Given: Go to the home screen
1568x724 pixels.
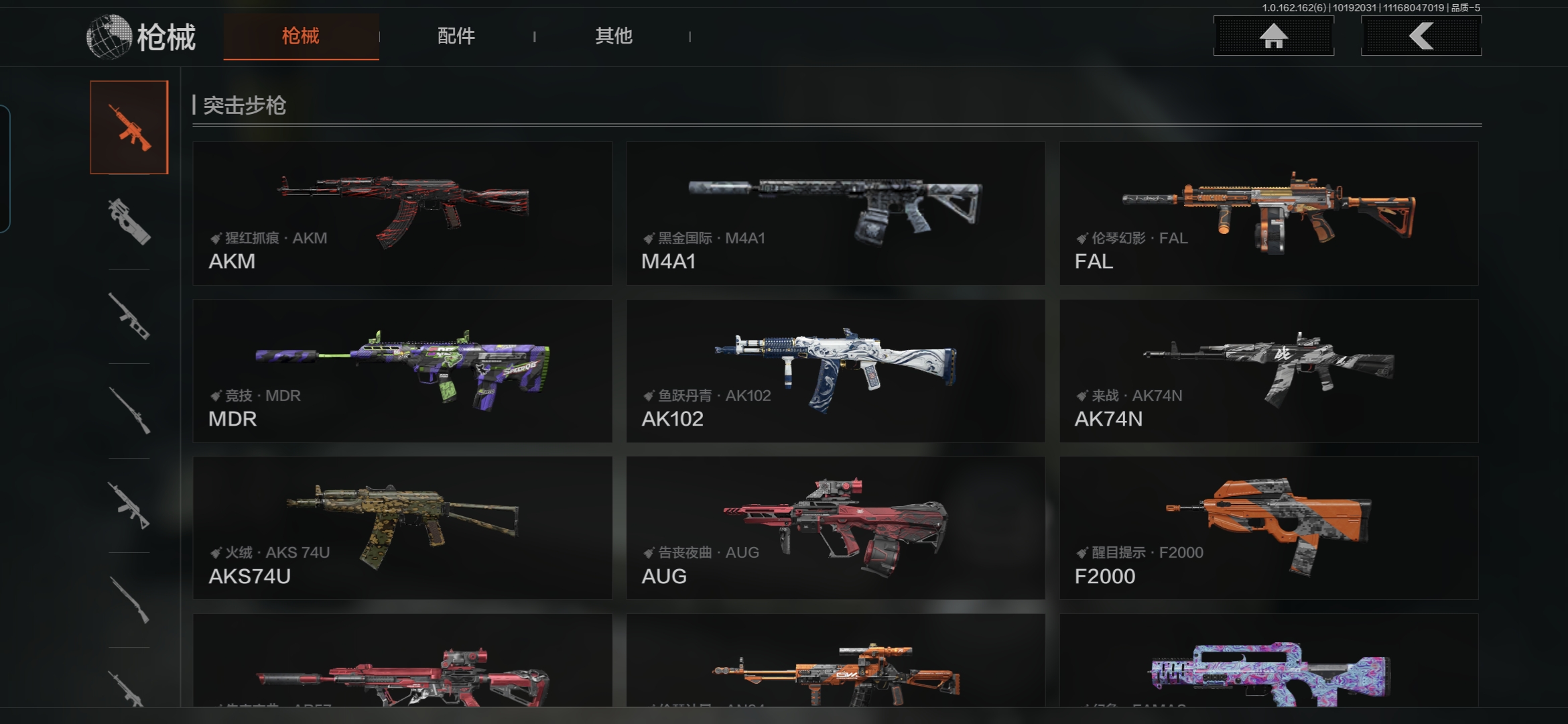Looking at the screenshot, I should point(1273,36).
